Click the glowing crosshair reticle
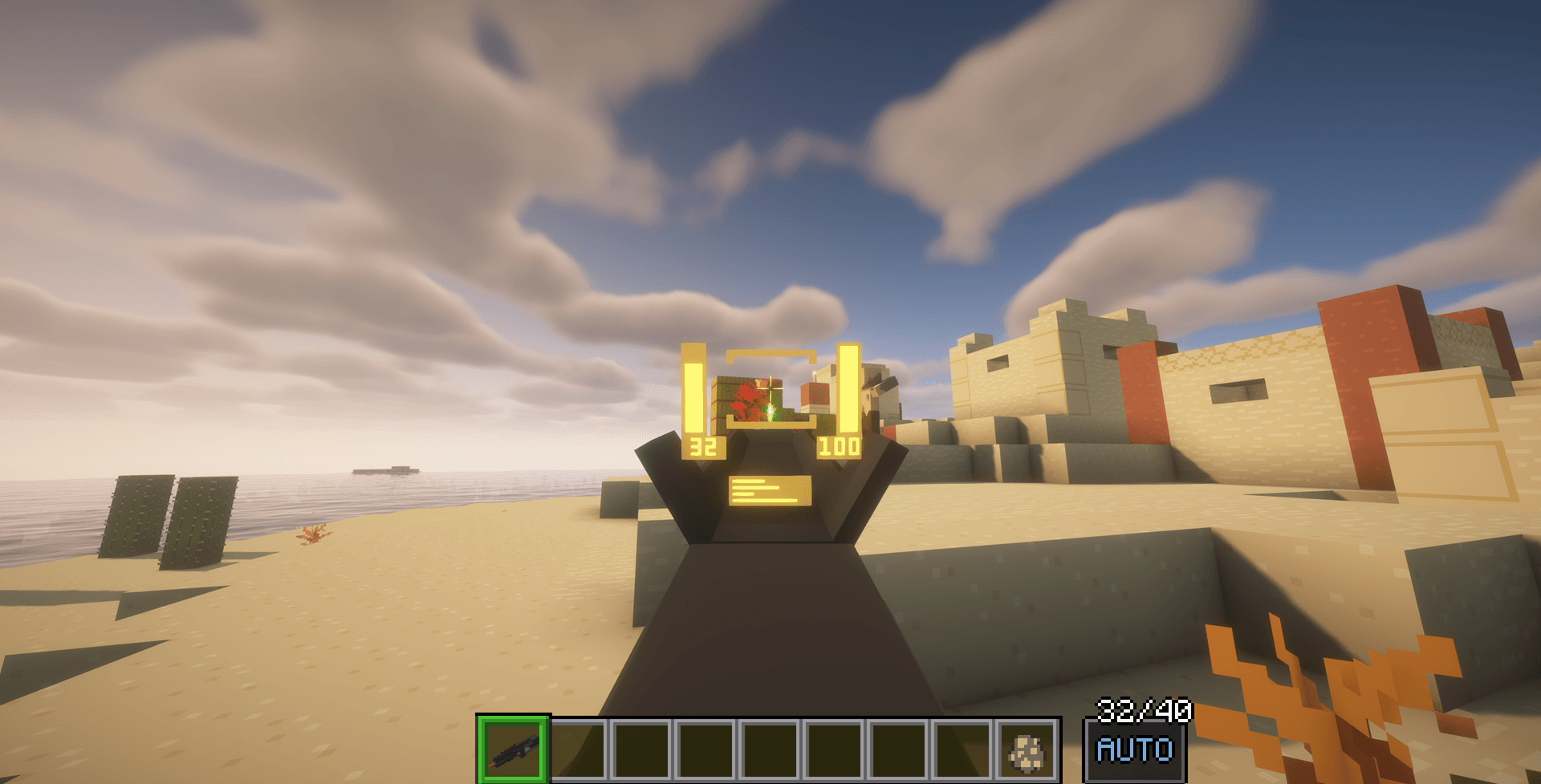The image size is (1541, 784). [x=772, y=388]
